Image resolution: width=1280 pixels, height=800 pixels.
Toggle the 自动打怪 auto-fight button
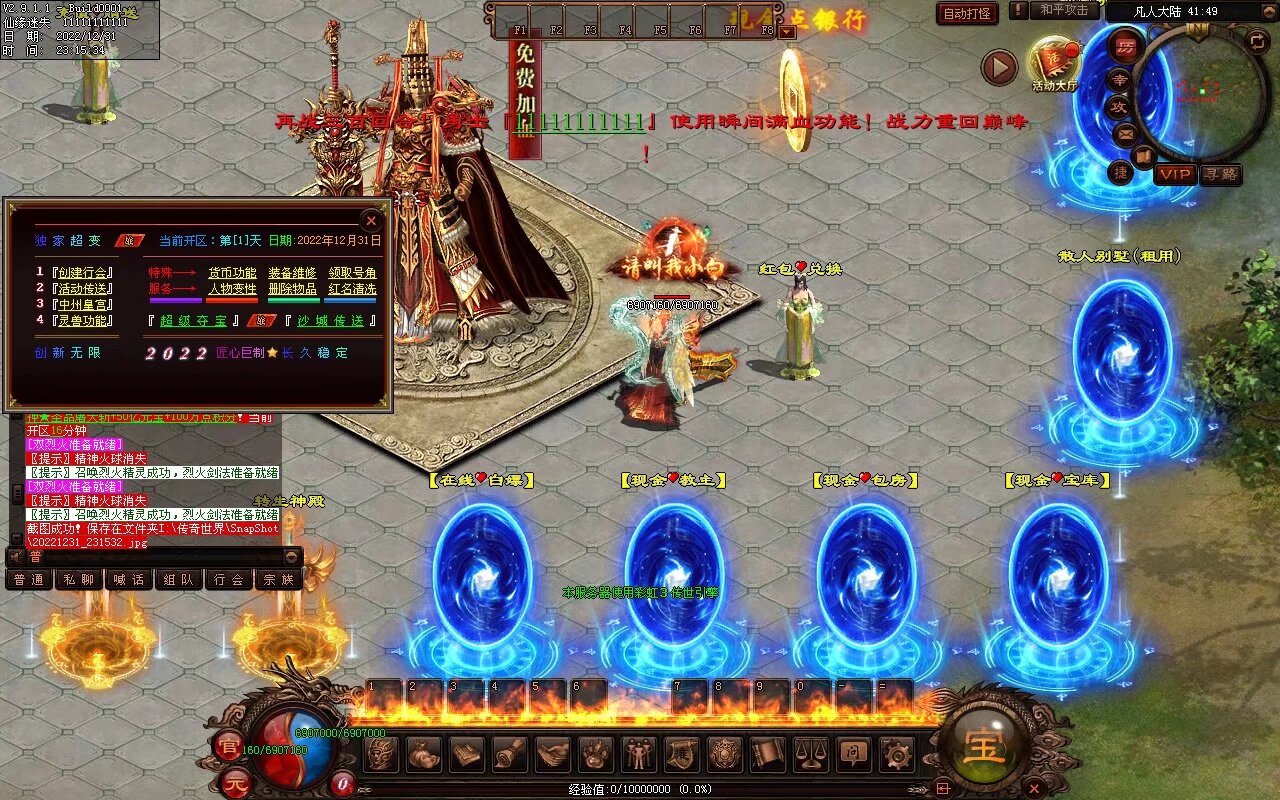tap(967, 13)
